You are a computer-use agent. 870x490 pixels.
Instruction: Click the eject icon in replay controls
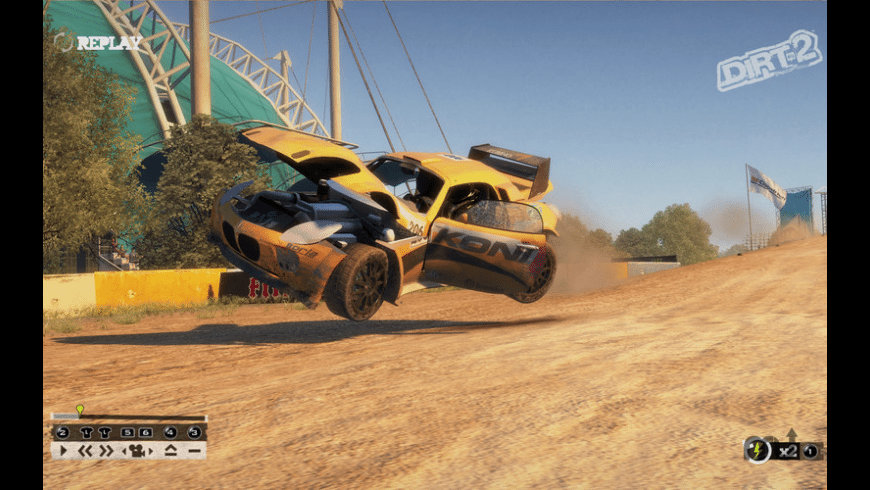(171, 451)
